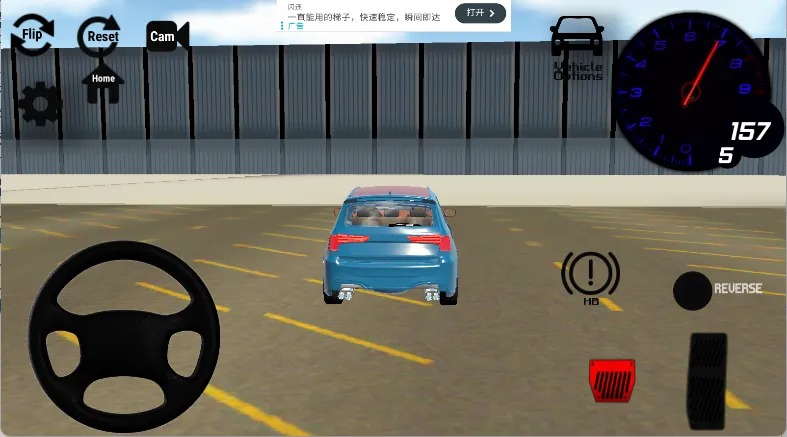Step on the black gas pedal
The height and width of the screenshot is (437, 787).
(x=708, y=379)
